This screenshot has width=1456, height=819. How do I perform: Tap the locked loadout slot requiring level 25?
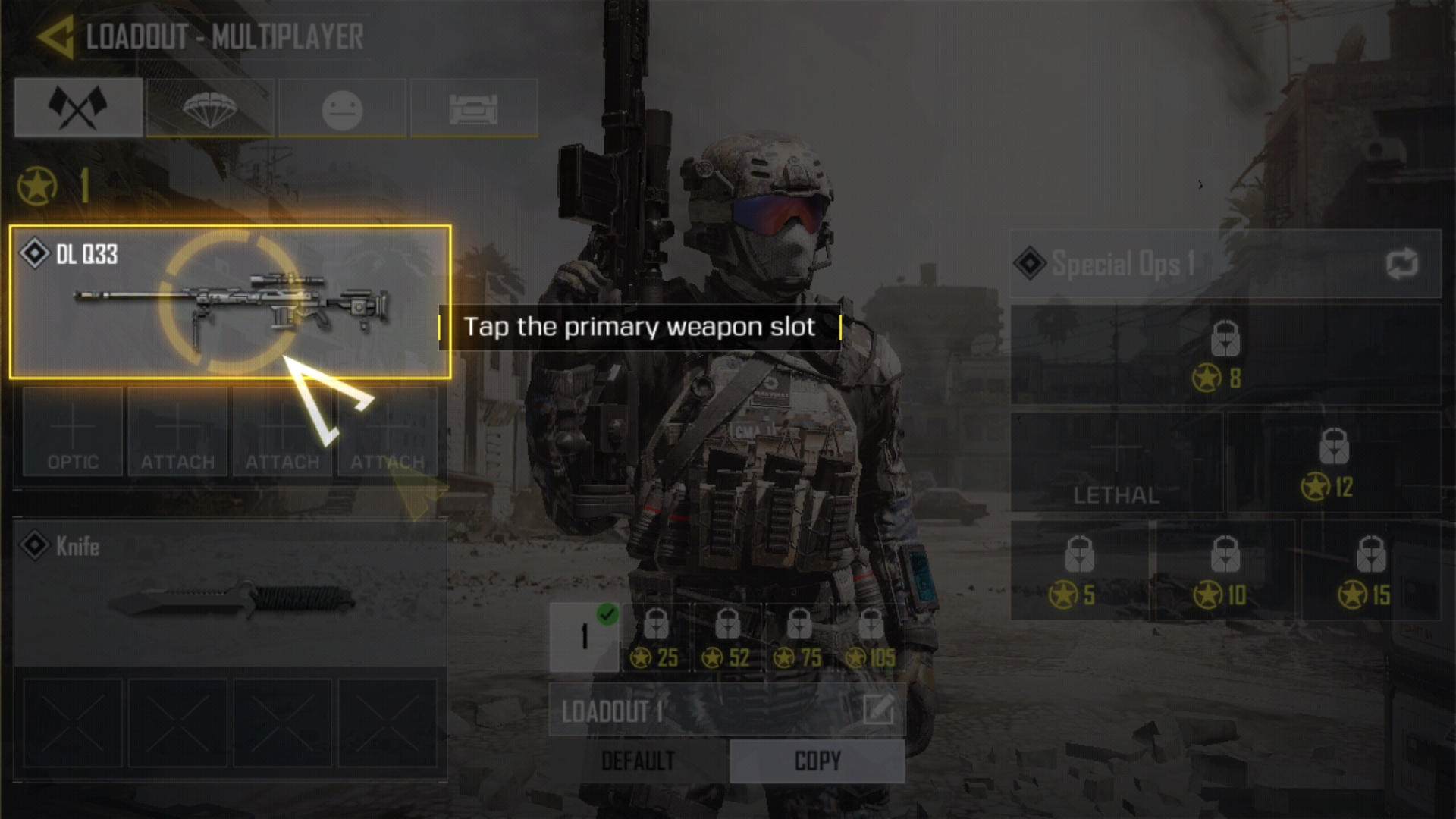[x=656, y=639]
